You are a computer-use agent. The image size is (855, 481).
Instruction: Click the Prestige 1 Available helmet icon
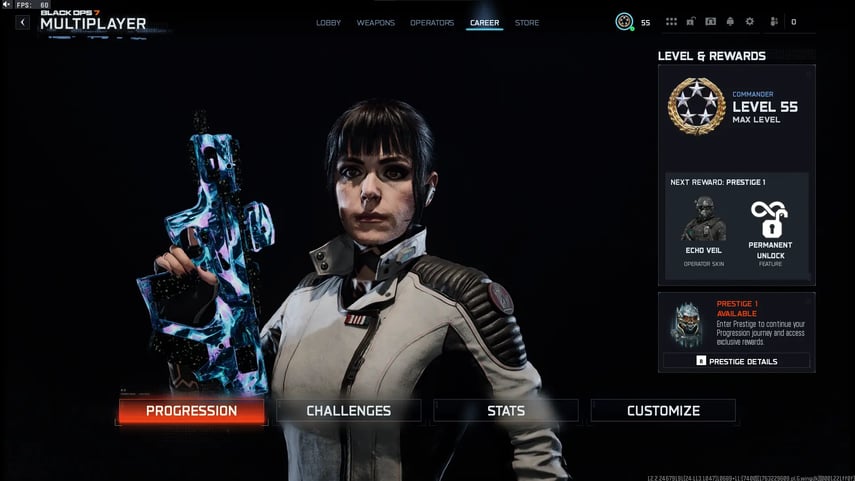tap(686, 320)
